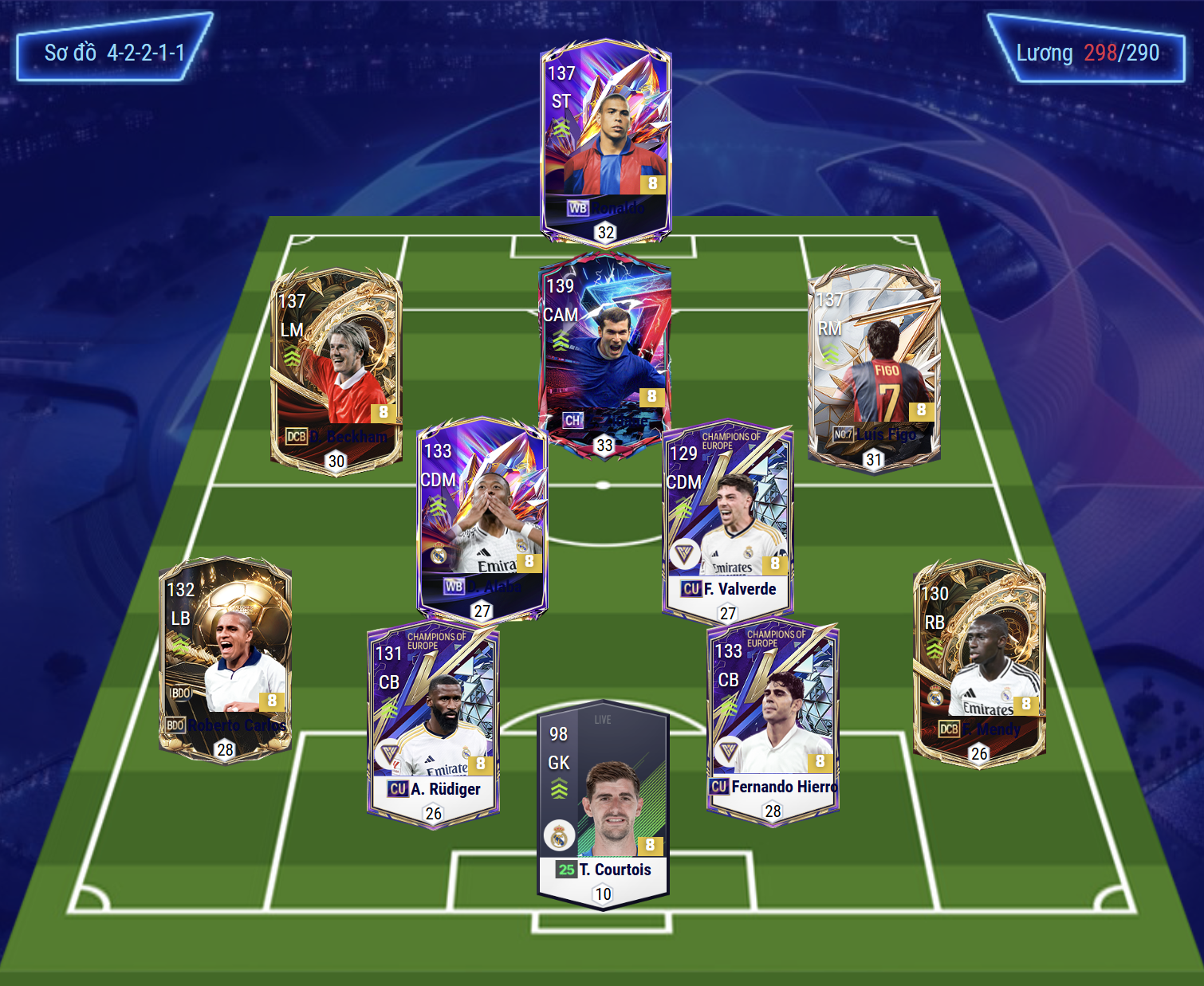
Task: Select the Luis Figo RM card
Action: click(874, 367)
